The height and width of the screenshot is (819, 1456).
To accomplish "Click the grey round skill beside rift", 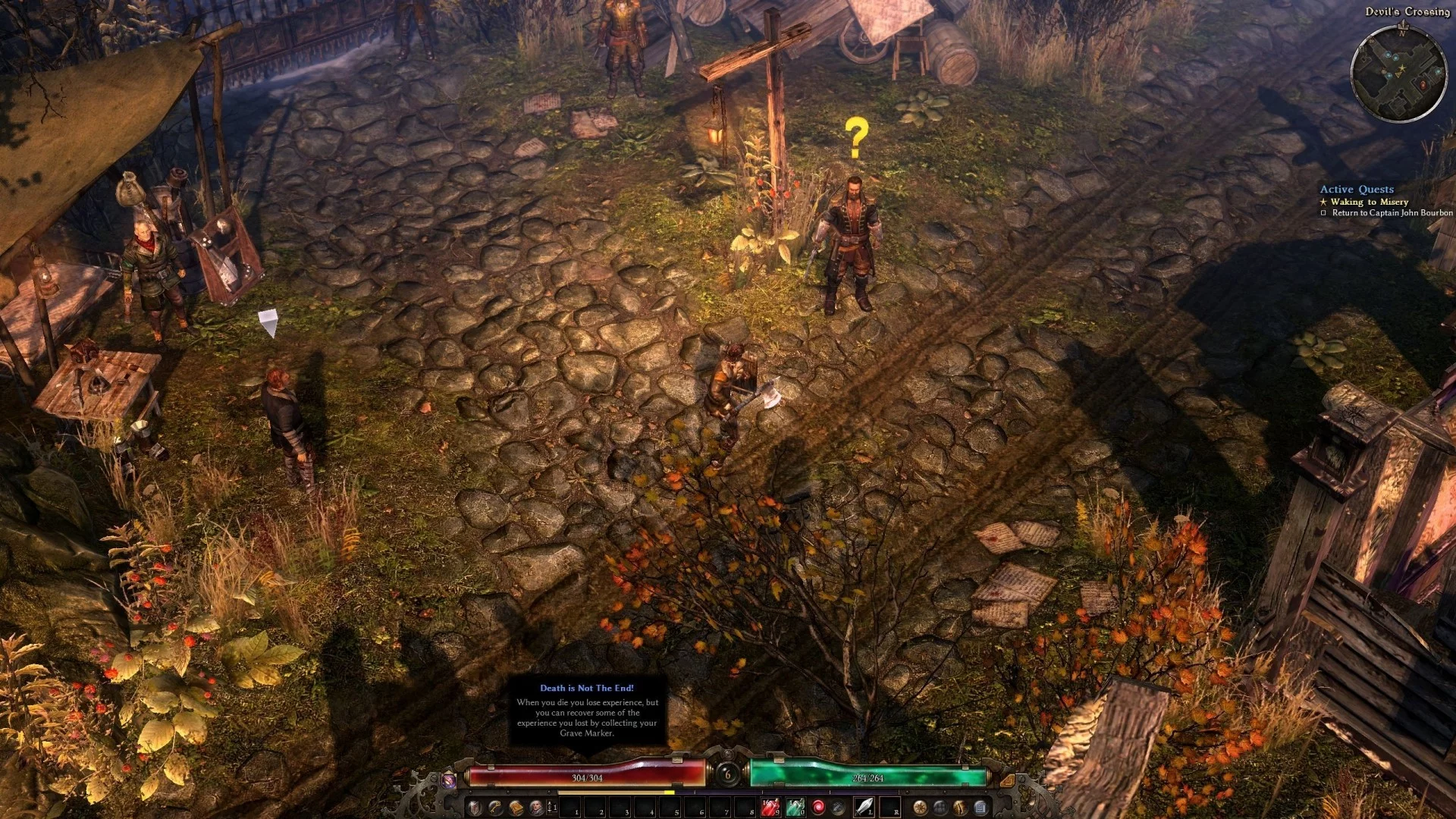I will click(x=839, y=807).
